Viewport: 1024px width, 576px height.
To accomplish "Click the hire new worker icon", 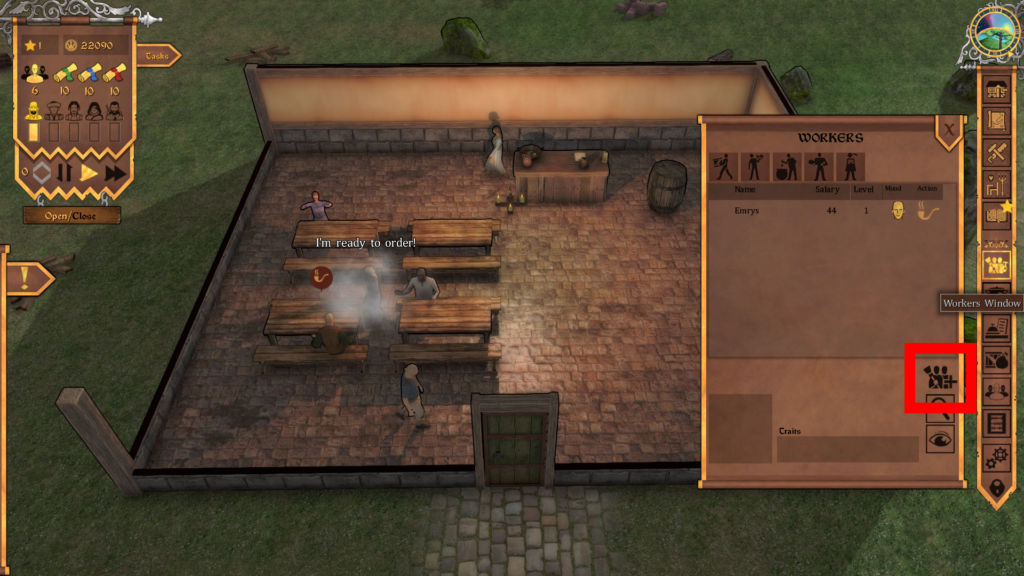I will tap(940, 377).
